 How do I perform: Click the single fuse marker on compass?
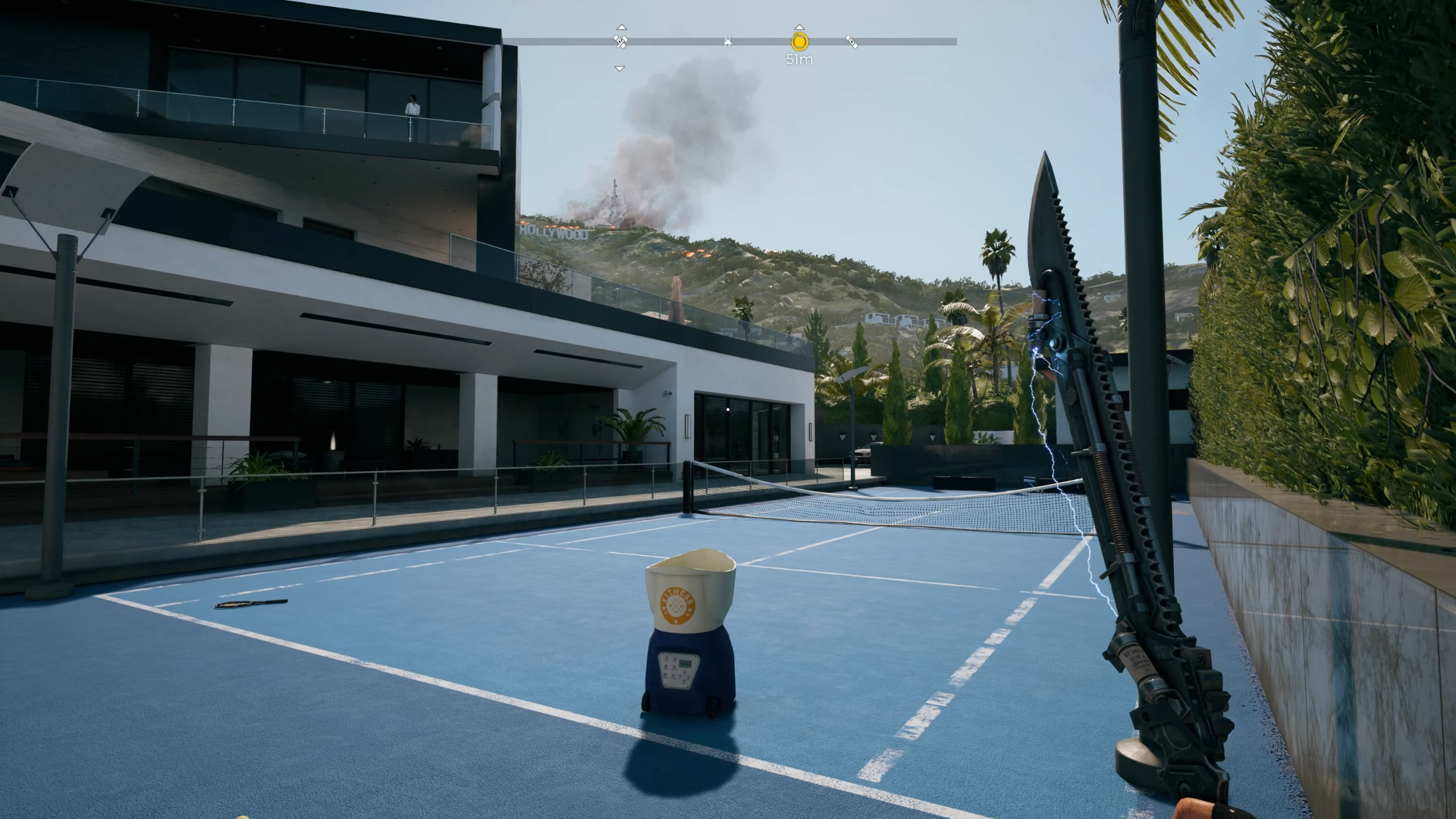click(852, 42)
